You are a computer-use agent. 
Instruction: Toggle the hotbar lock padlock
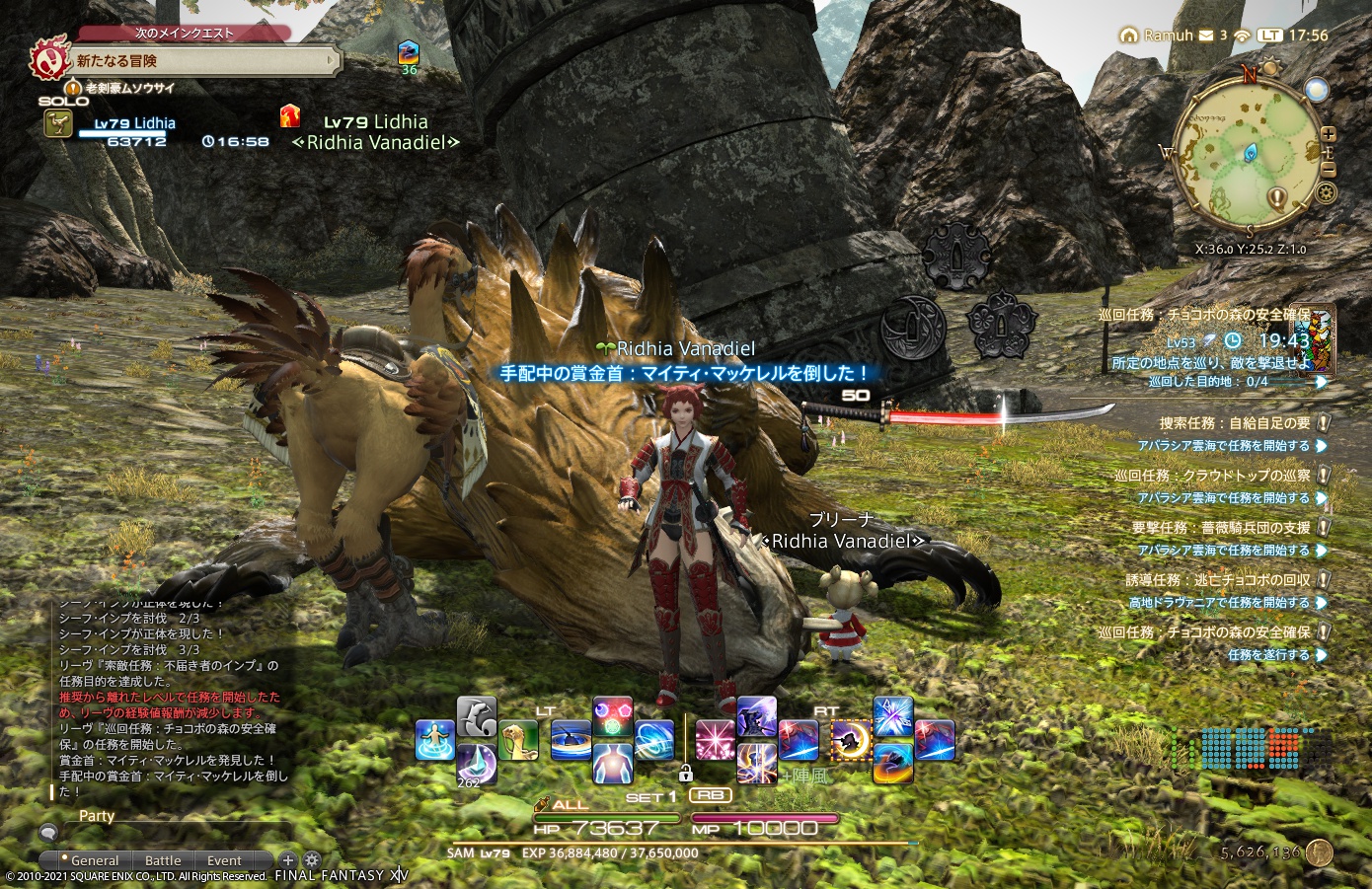pyautogui.click(x=687, y=772)
